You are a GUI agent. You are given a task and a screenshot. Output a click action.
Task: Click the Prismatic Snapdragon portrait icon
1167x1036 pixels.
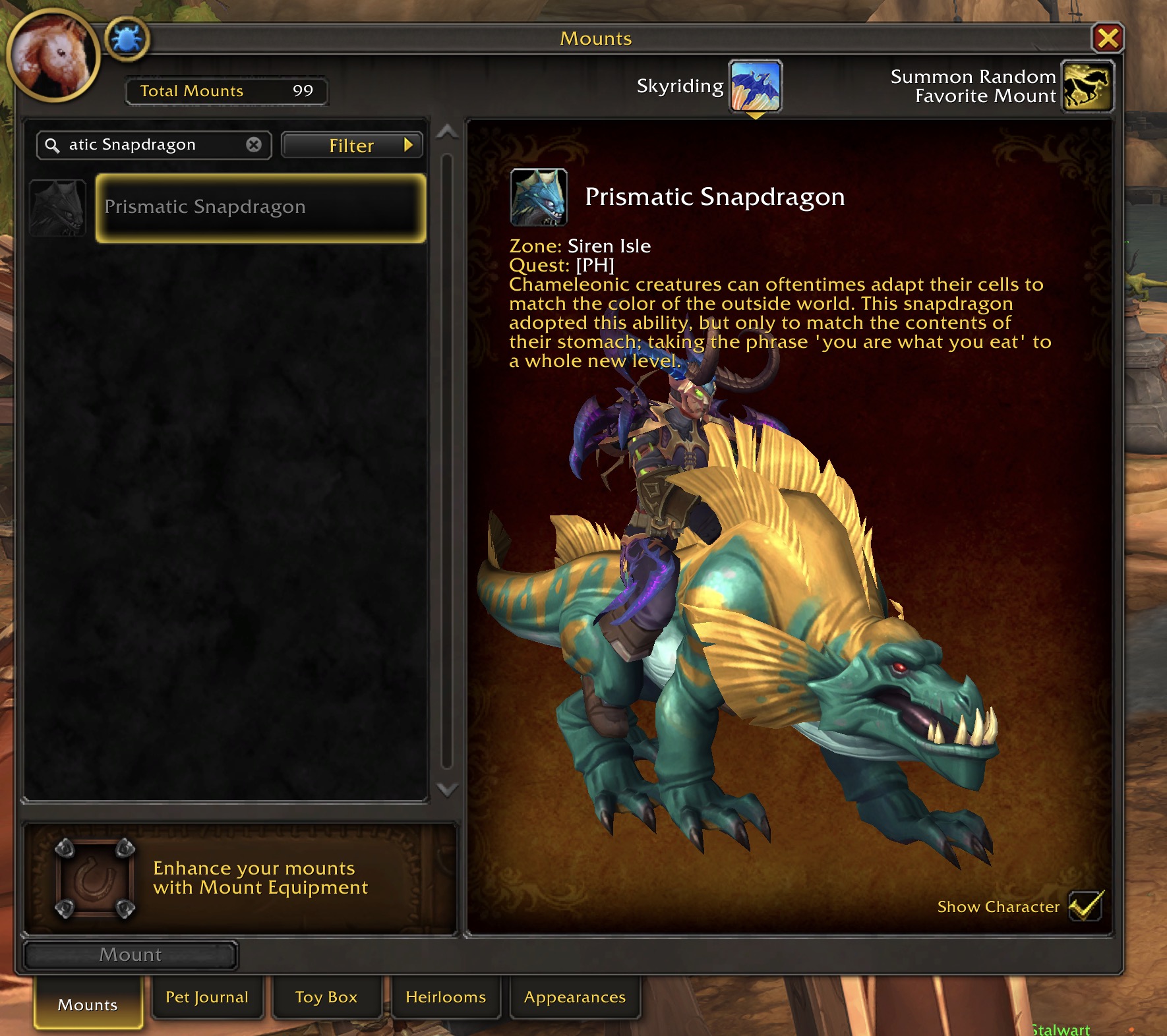pos(539,197)
